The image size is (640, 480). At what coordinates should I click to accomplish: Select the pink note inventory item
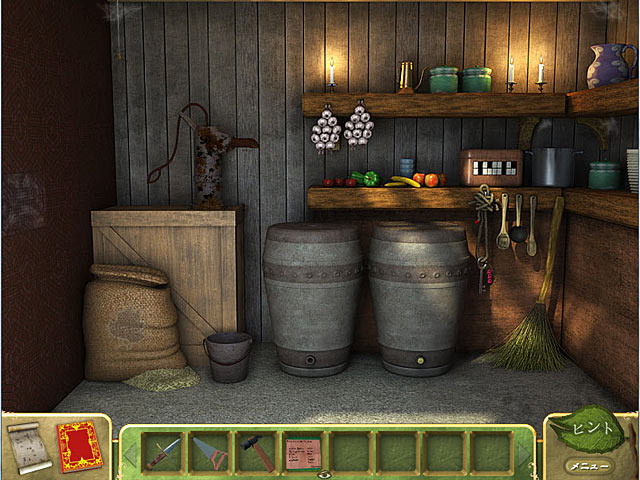point(302,452)
